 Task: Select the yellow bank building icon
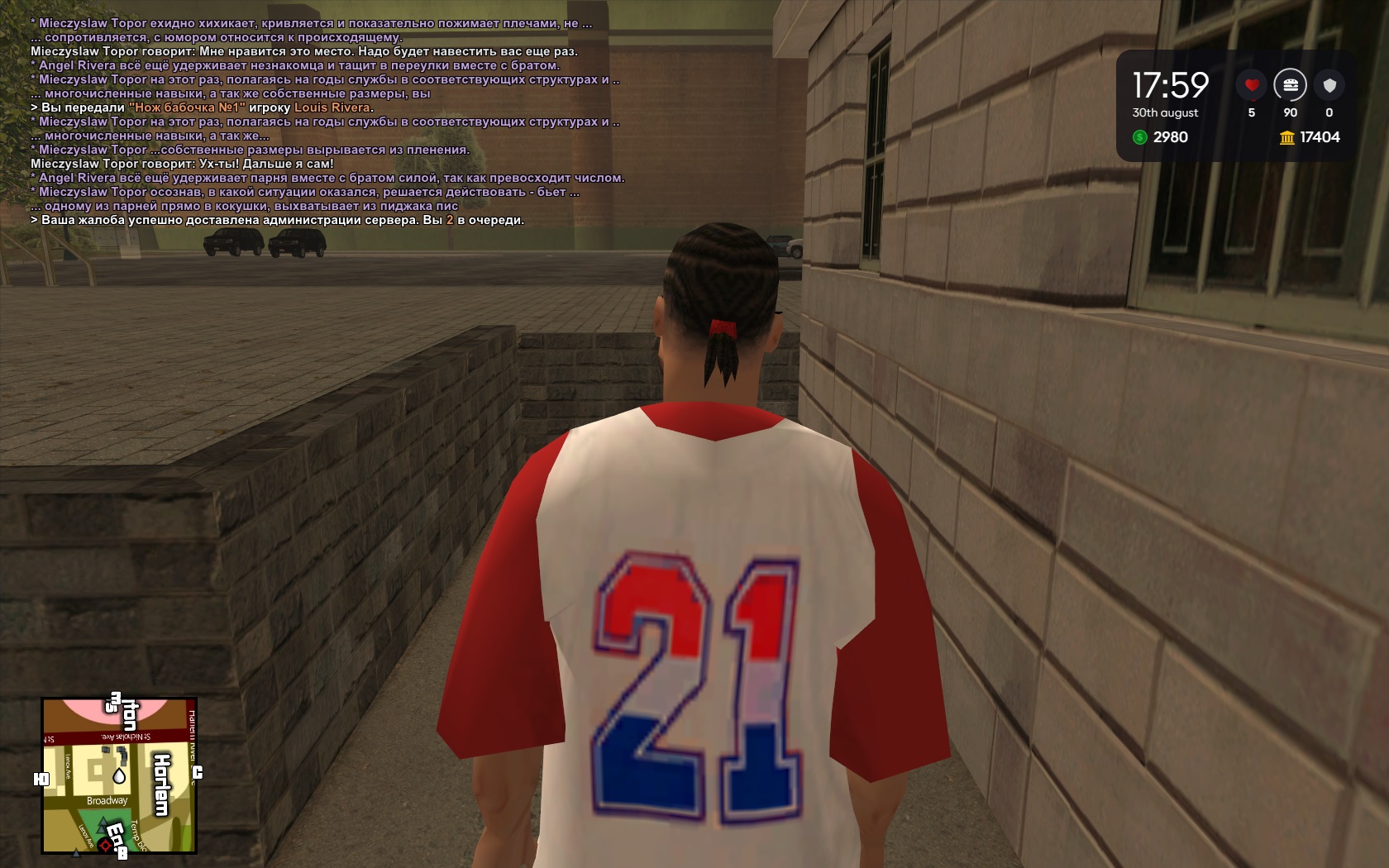pyautogui.click(x=1286, y=137)
